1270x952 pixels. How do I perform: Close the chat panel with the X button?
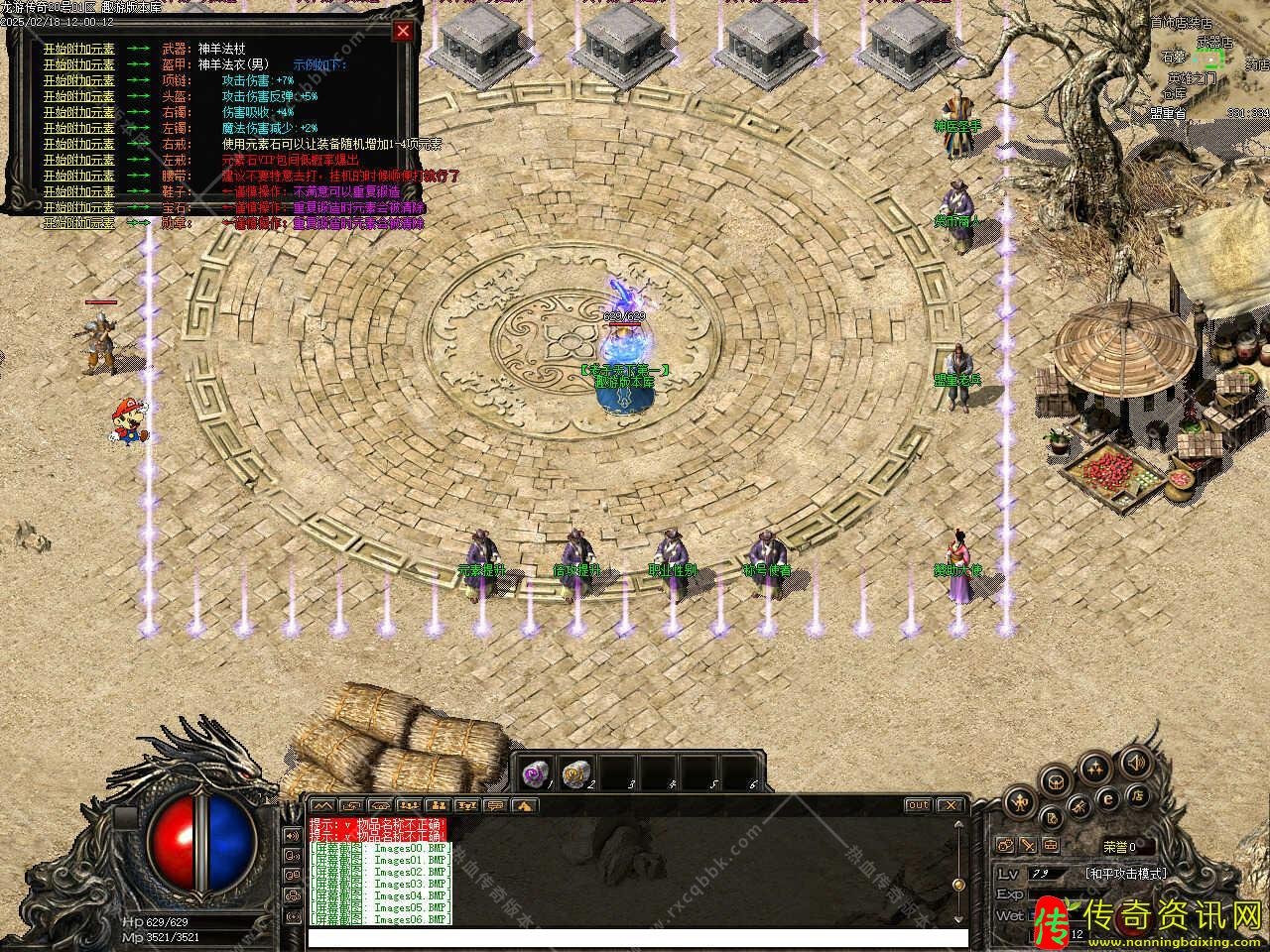point(950,805)
